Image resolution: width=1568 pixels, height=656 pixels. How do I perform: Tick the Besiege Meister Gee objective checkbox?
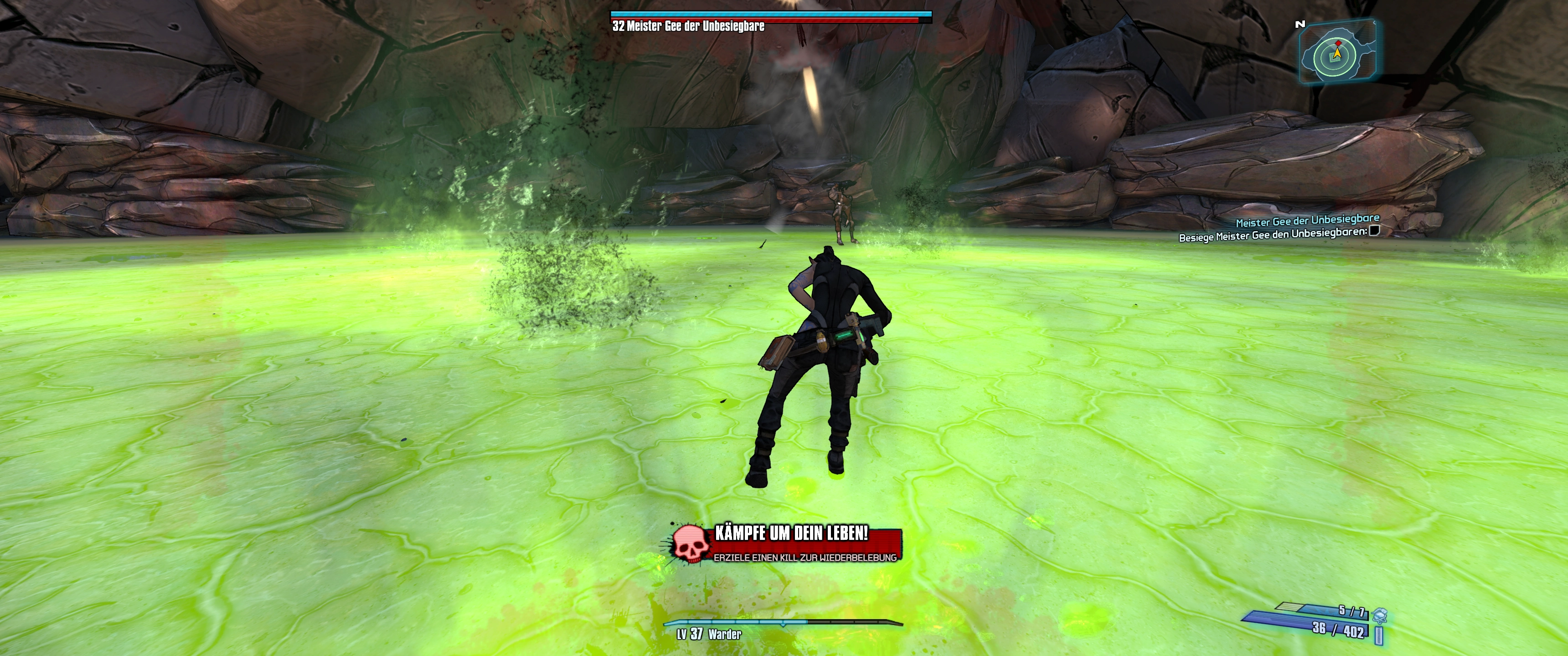[1374, 231]
